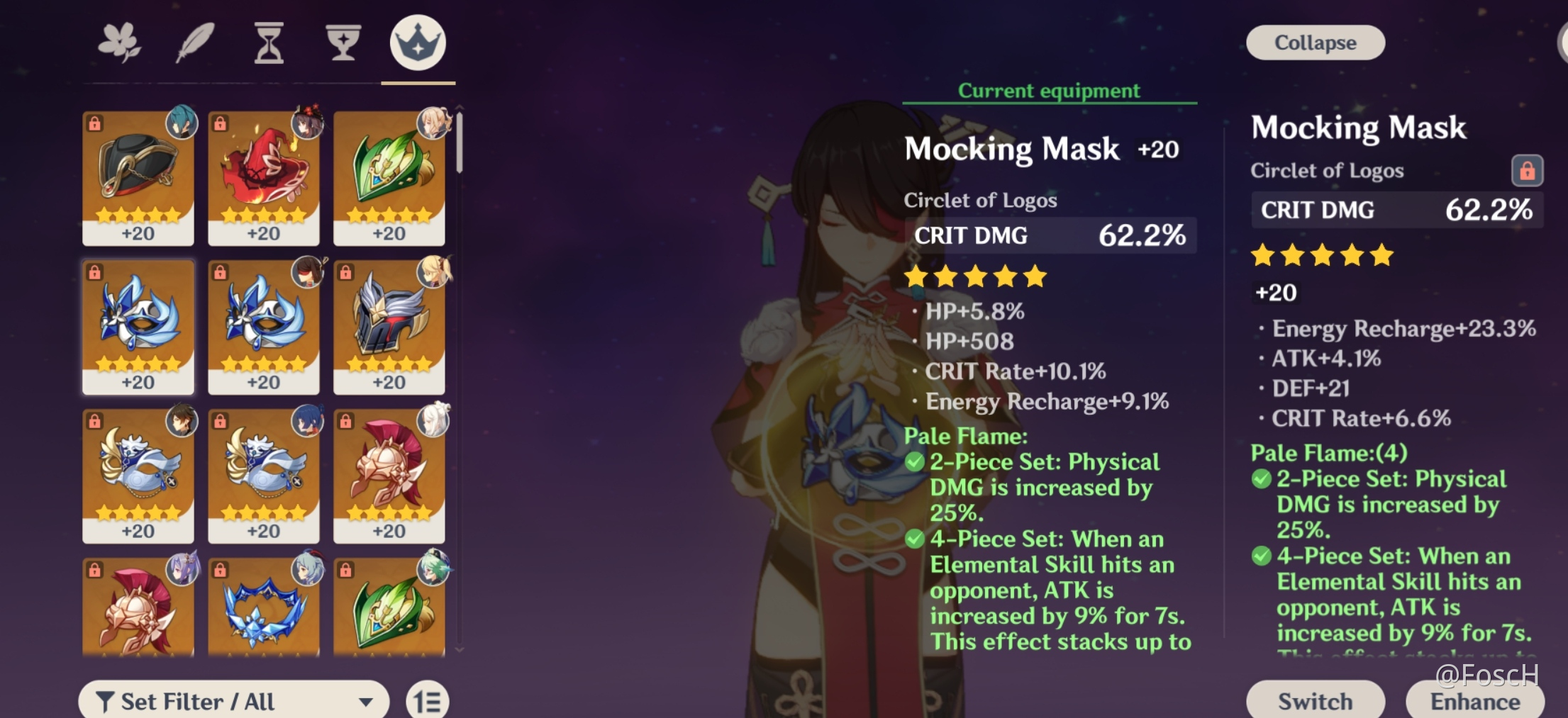The height and width of the screenshot is (718, 1568).
Task: Select the blue Mocking Mask artifact thumbnail
Action: [x=138, y=326]
